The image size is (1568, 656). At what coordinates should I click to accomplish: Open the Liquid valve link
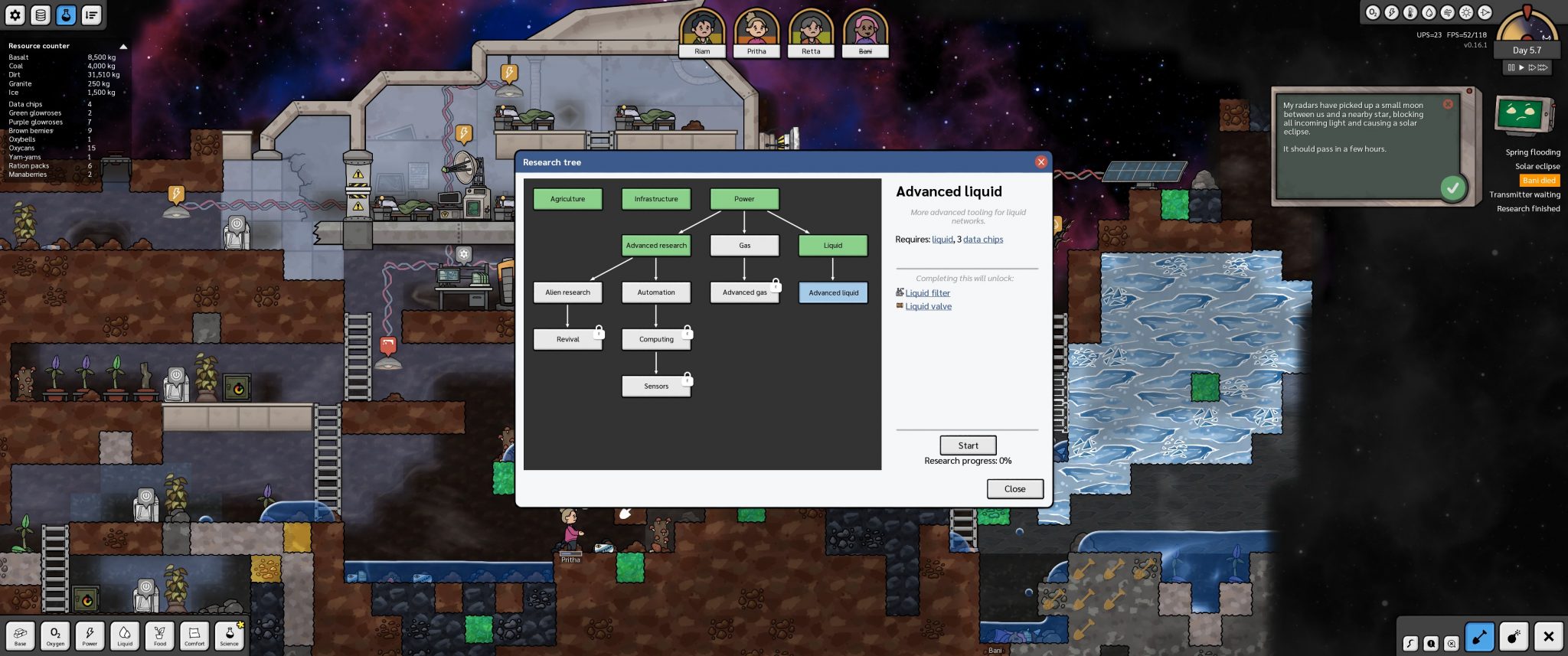click(928, 307)
